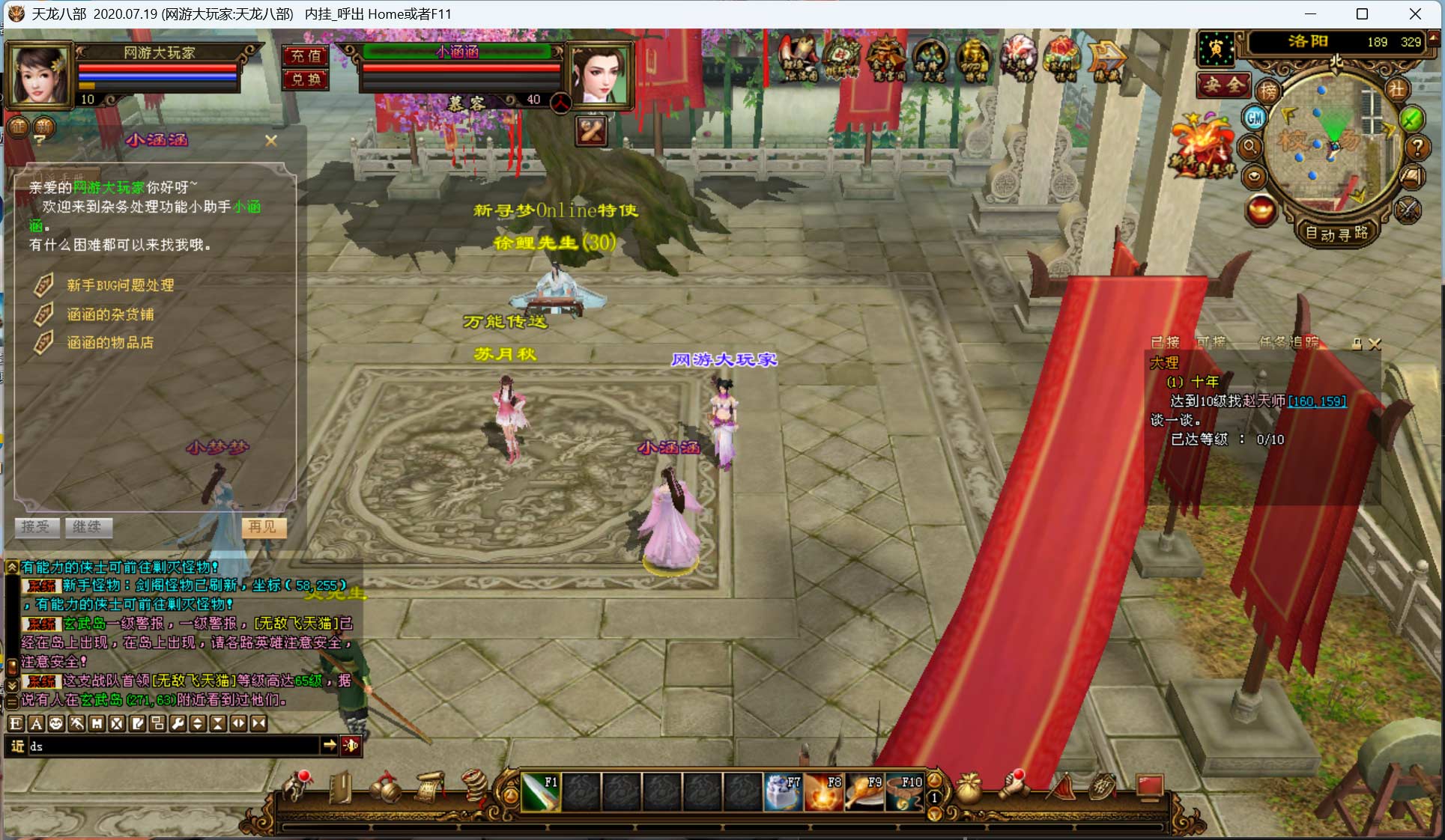
Task: Click the question mark help button by minimap
Action: pyautogui.click(x=1417, y=147)
